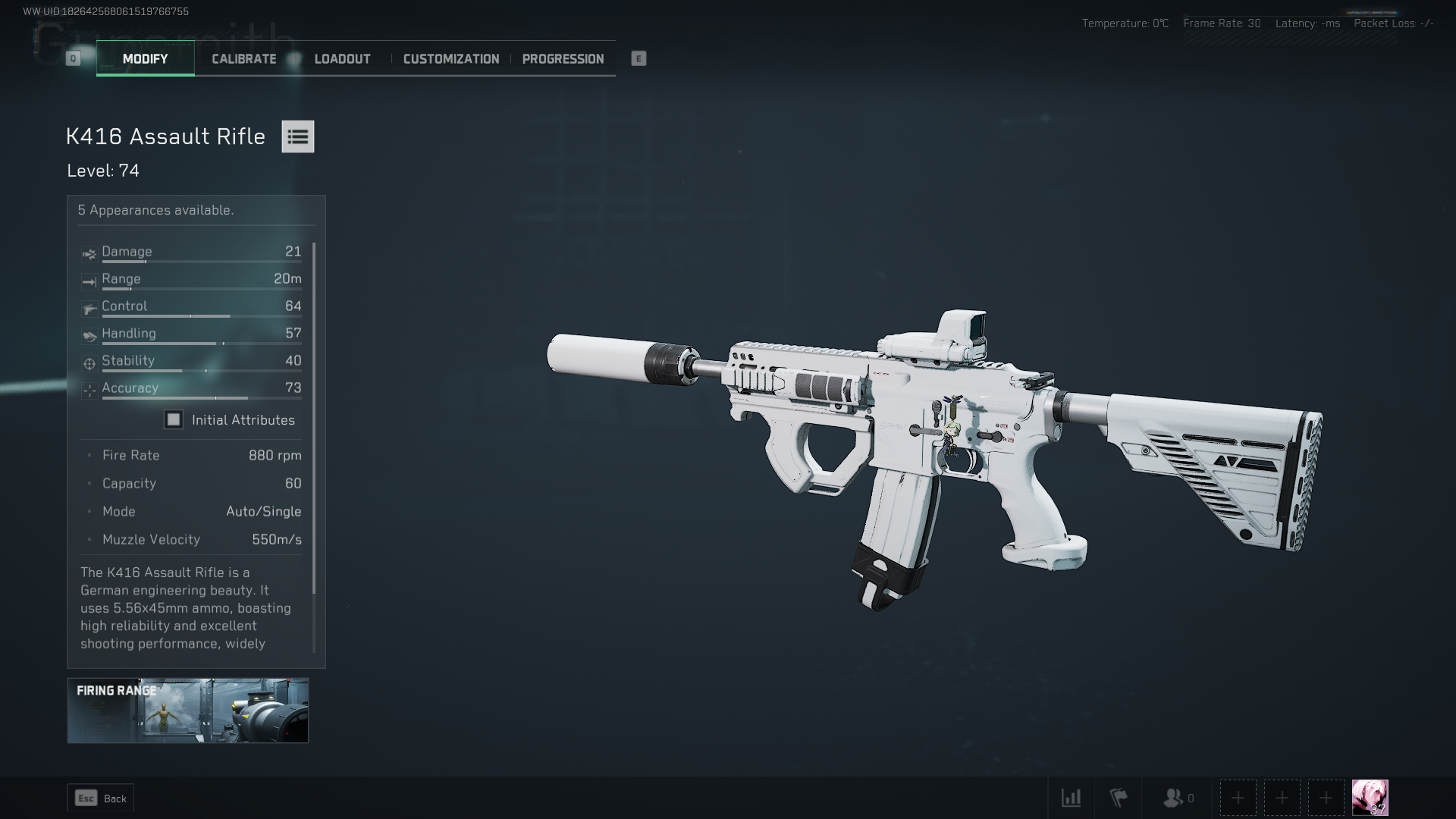Toggle the Initial Attributes checkbox
1456x819 pixels.
174,419
